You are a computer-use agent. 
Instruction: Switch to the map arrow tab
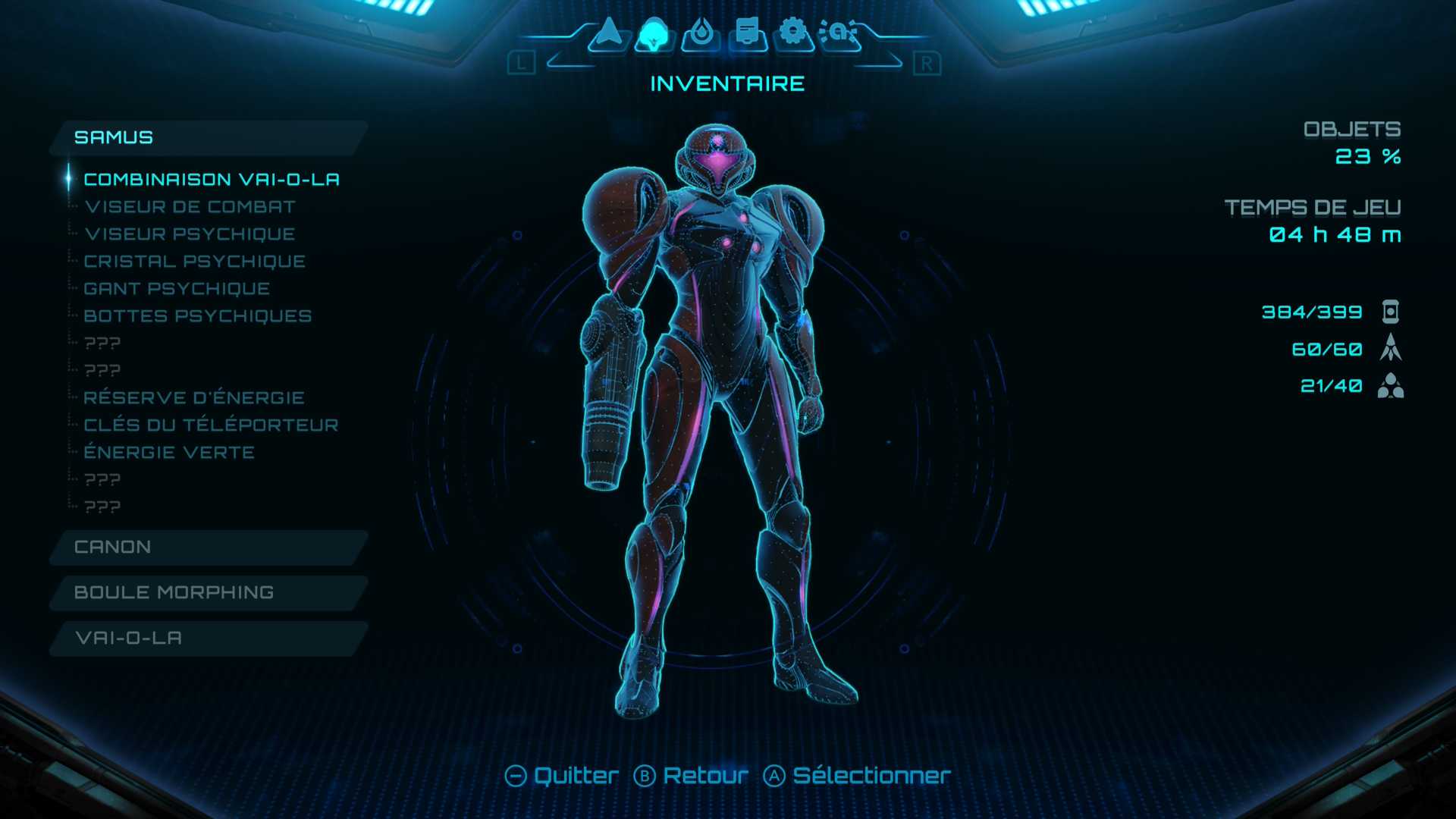pos(608,33)
